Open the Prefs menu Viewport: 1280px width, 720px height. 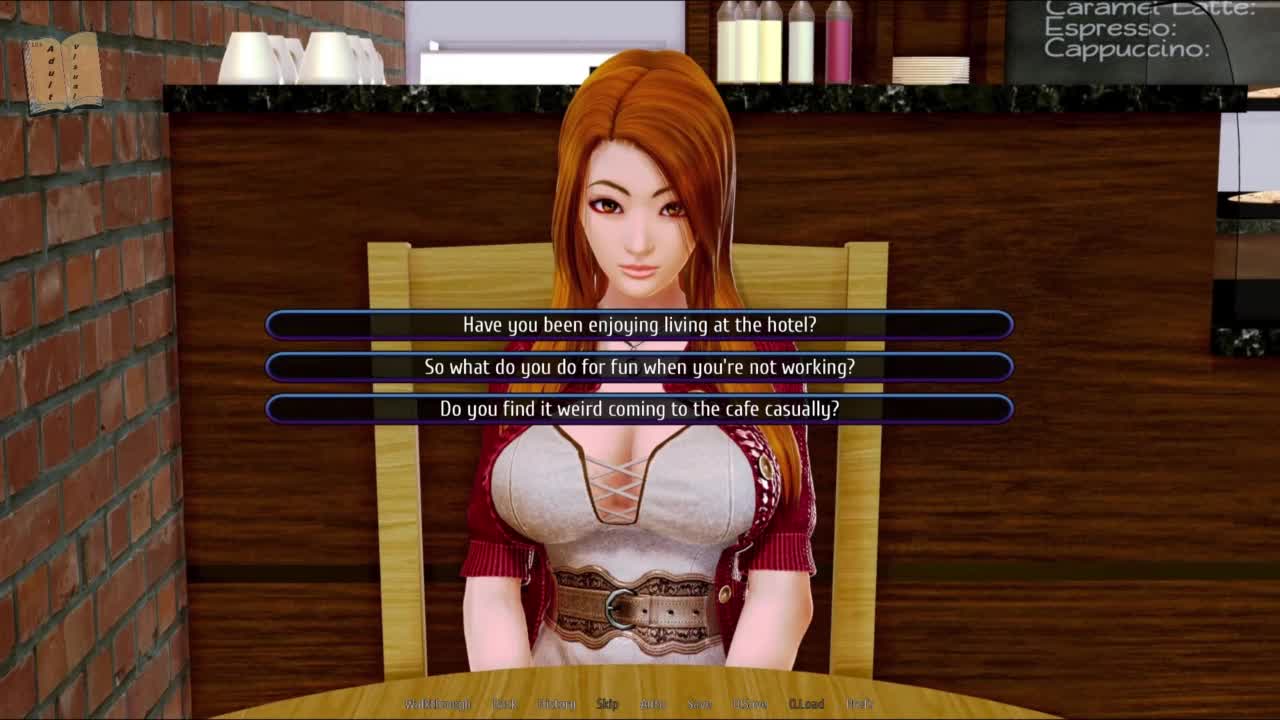point(859,704)
